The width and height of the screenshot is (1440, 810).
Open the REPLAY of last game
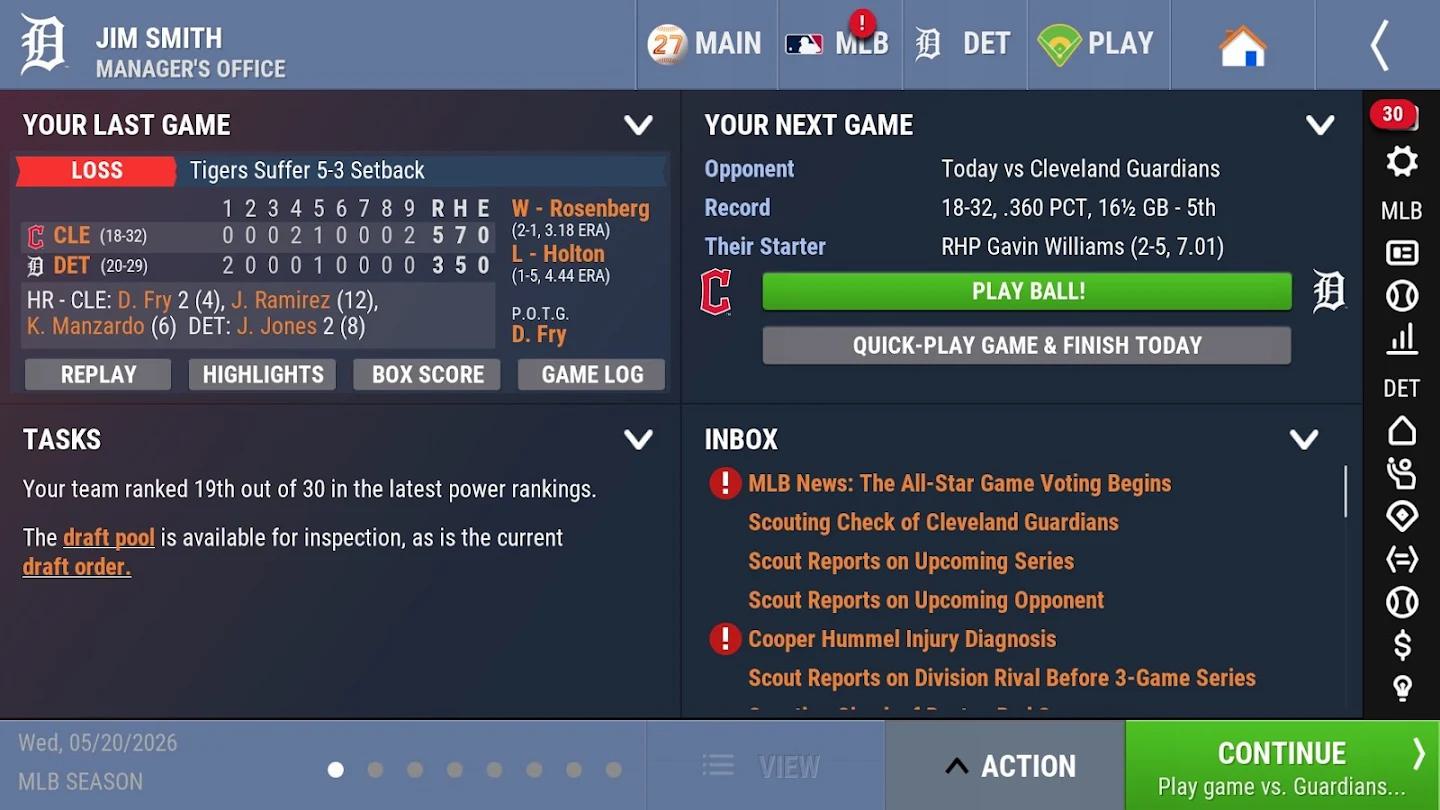click(98, 375)
